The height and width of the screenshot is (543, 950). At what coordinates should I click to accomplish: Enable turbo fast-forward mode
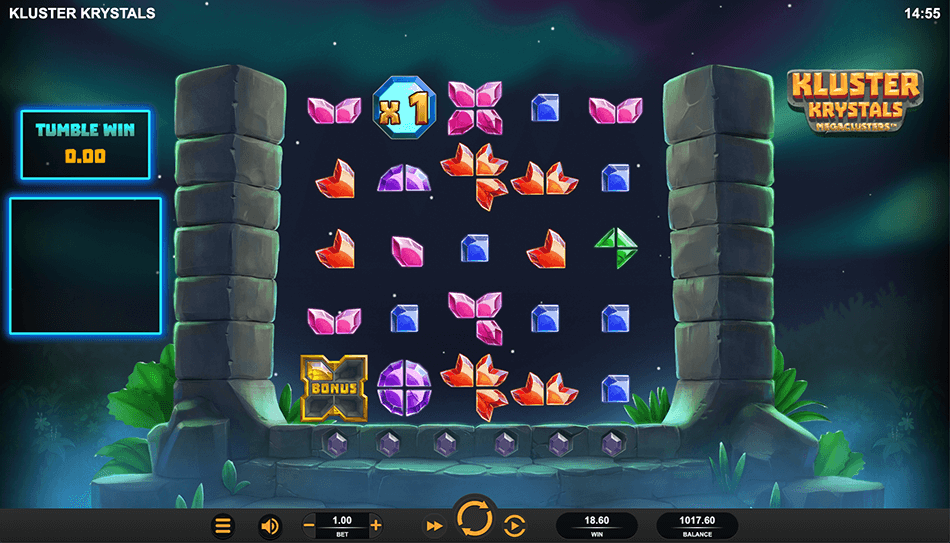click(x=434, y=525)
